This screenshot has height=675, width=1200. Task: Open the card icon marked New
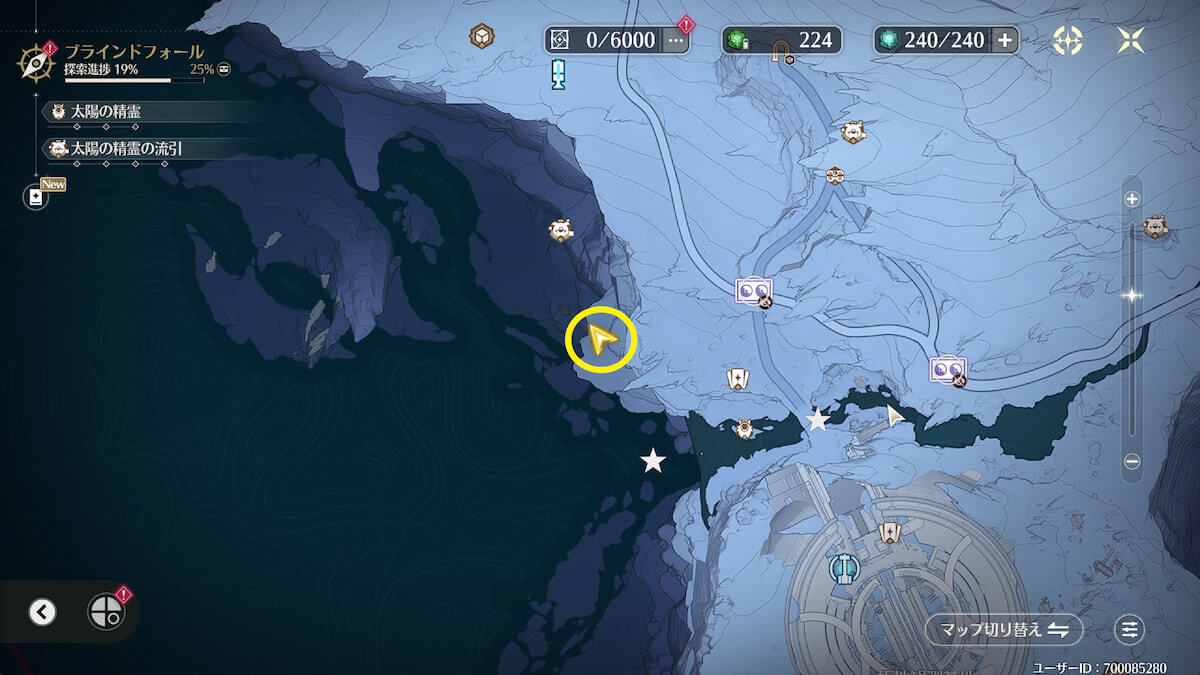[37, 197]
